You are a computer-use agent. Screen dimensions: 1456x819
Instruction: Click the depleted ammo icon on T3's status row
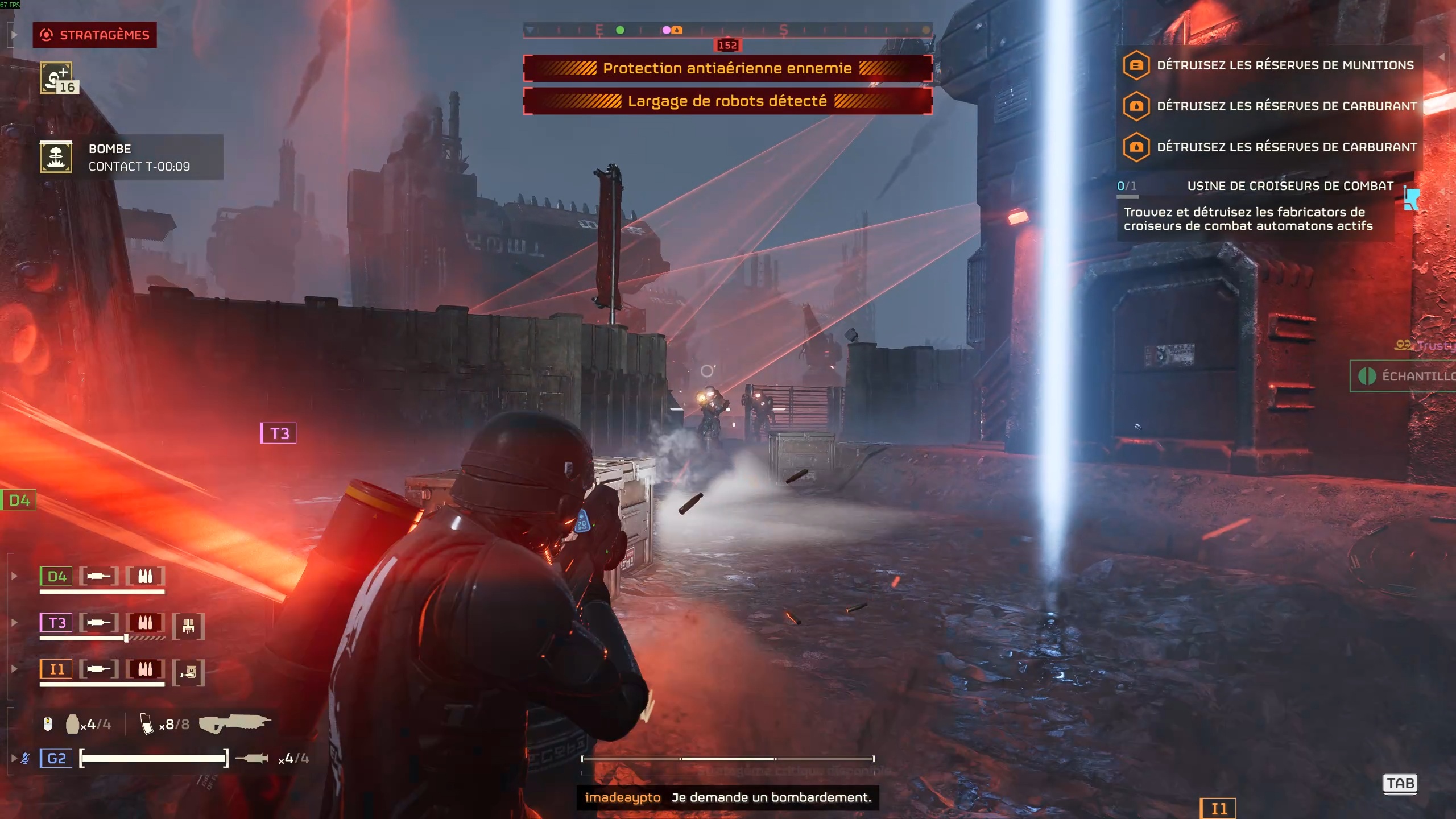(x=145, y=623)
